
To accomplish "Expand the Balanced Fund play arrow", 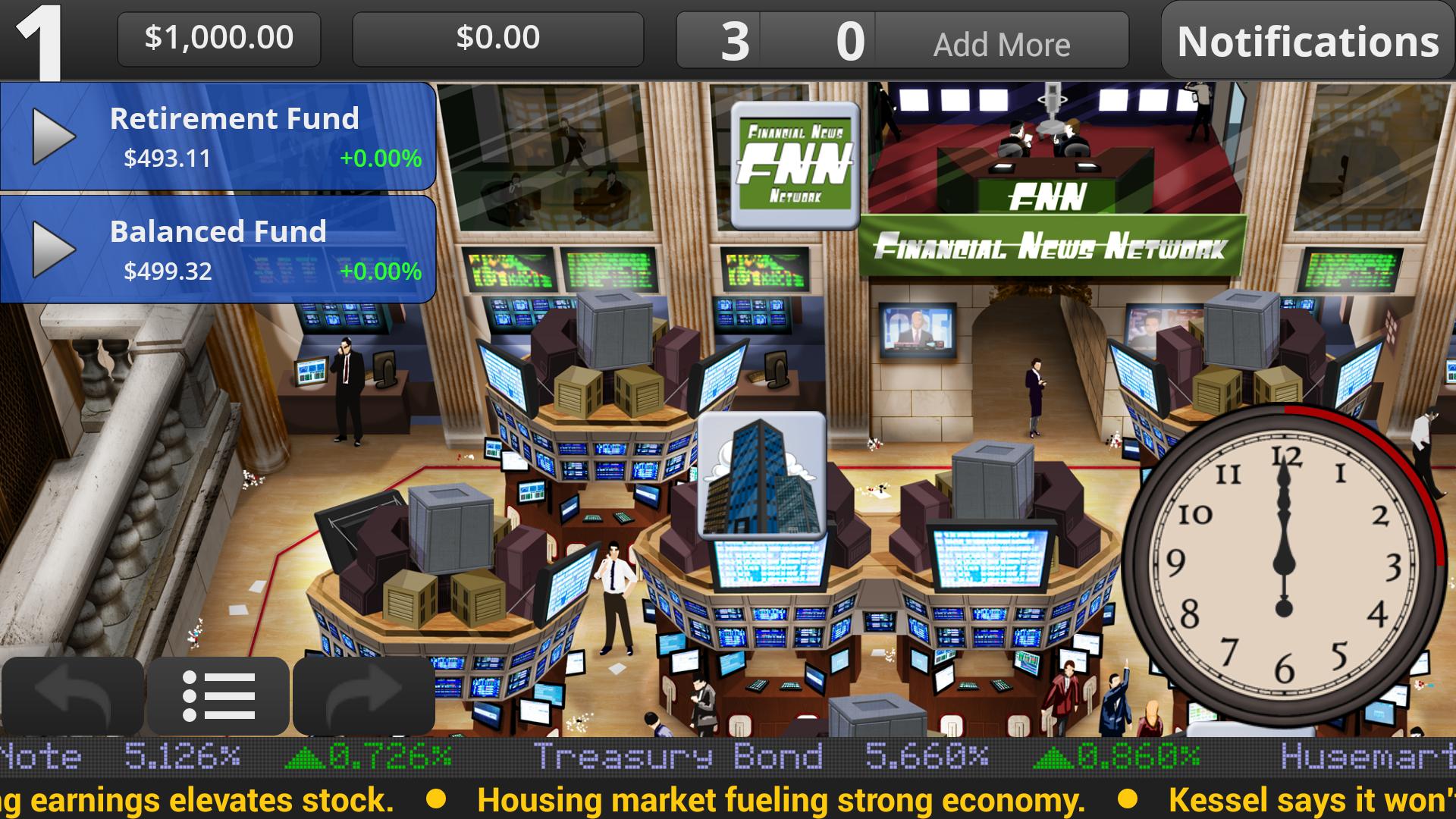I will tap(53, 249).
